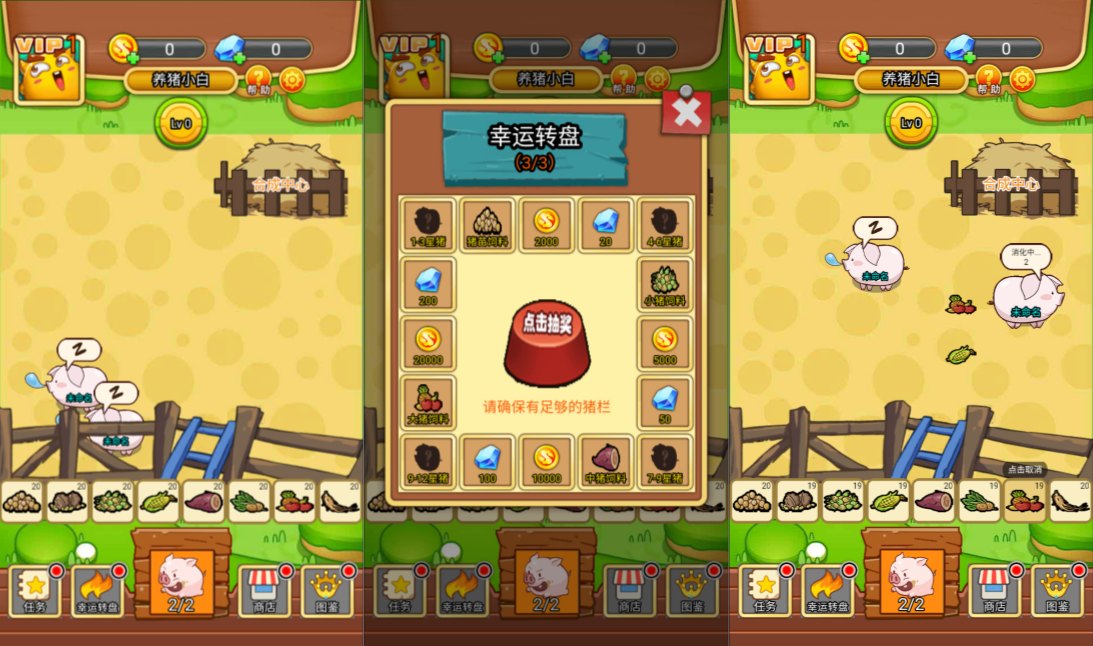This screenshot has height=646, width=1093.
Task: Select the corn feed slot showing 19
Action: point(889,500)
